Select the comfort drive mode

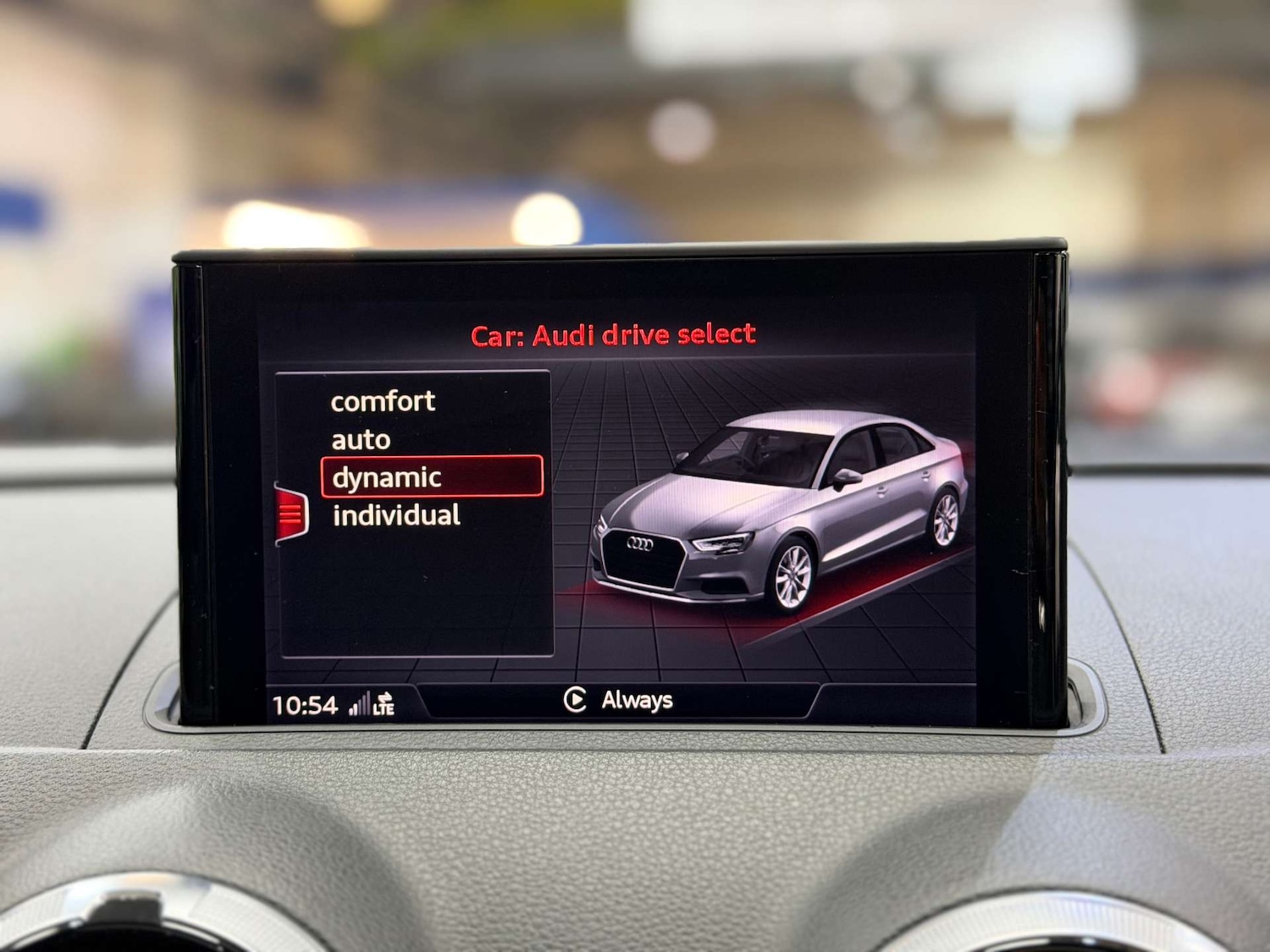(383, 401)
